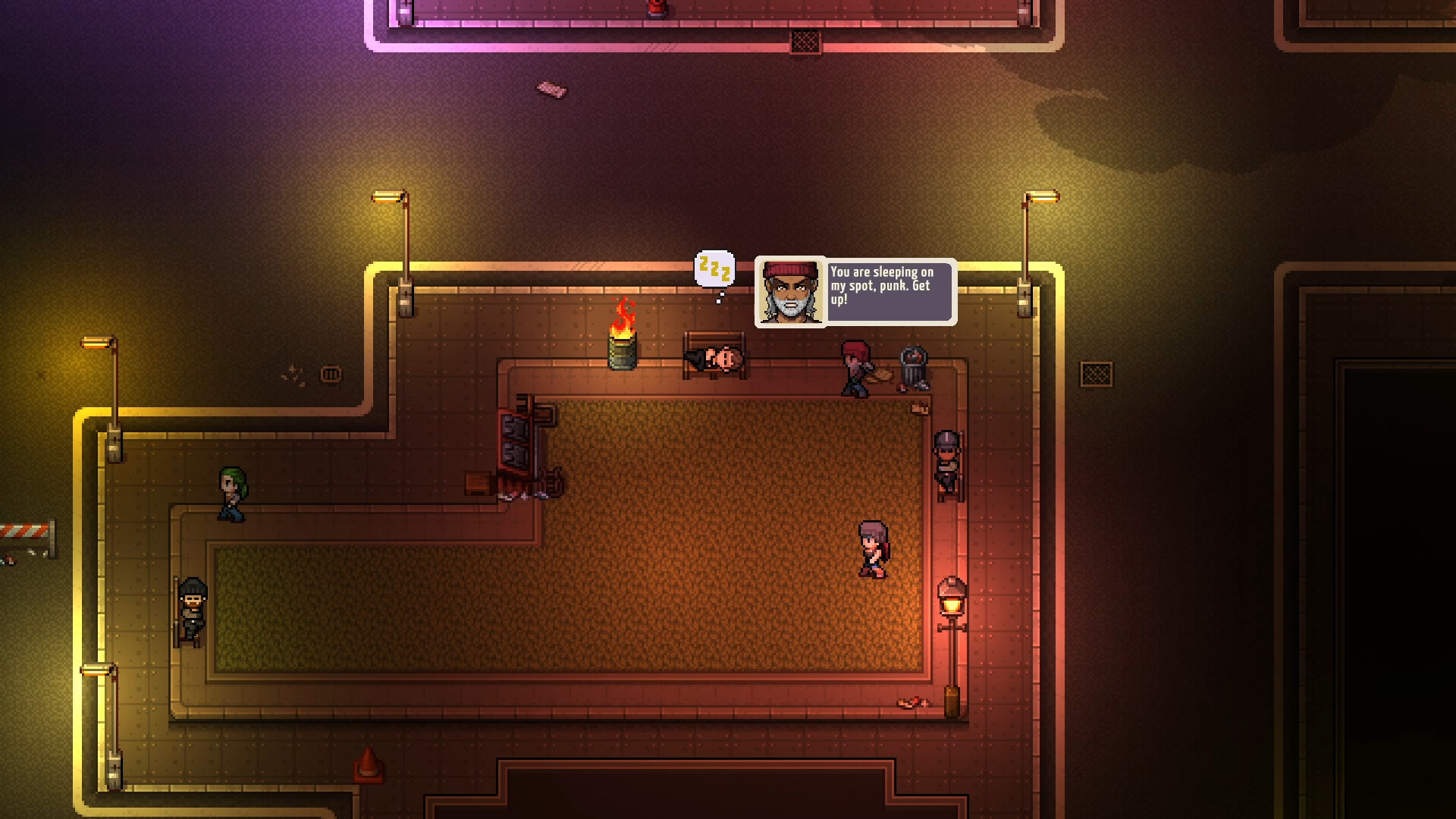Click the manhole grate on the left walkway
This screenshot has height=819, width=1456.
click(330, 373)
